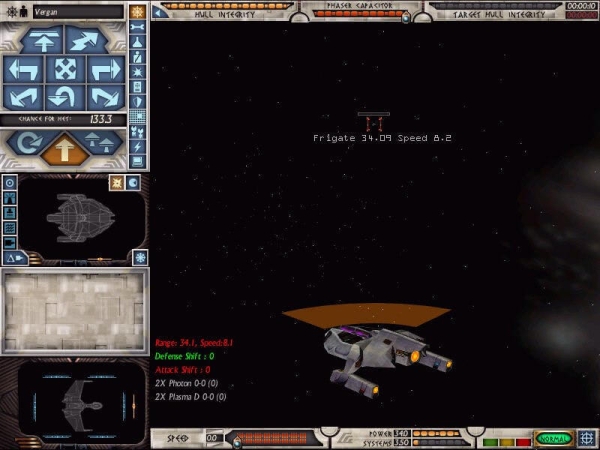Select the hard turn left arrow
The image size is (600, 450).
[22, 69]
